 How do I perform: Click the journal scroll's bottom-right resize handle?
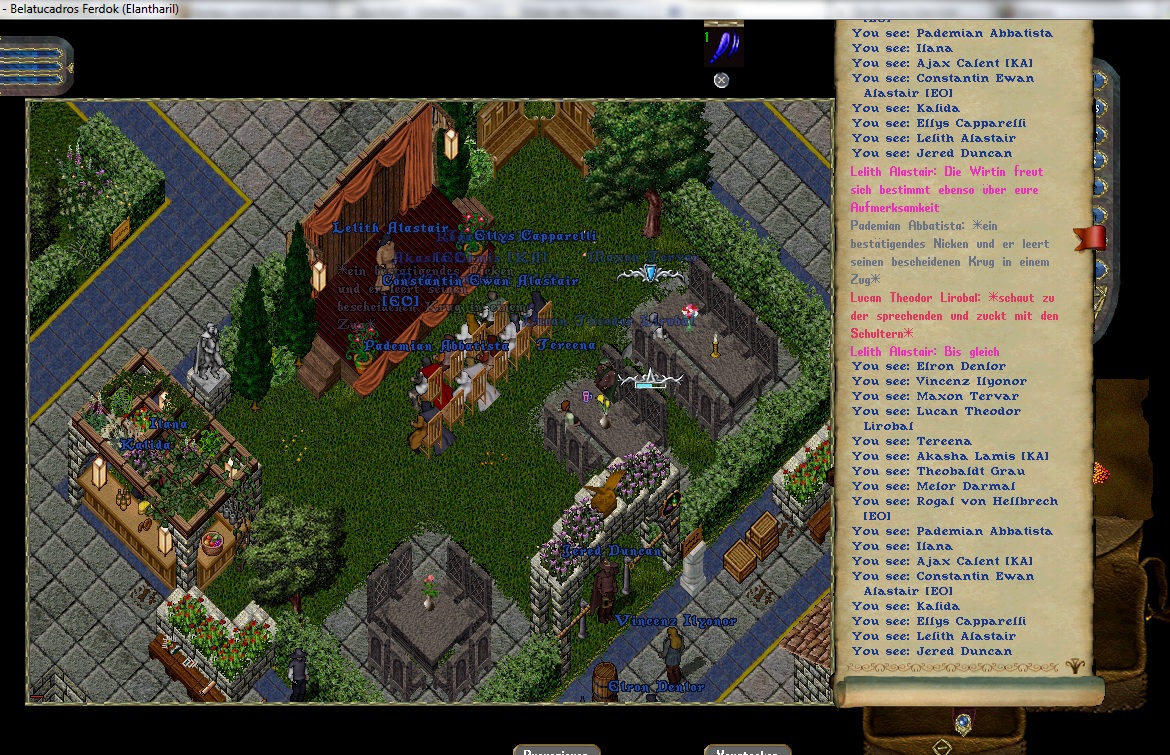1077,666
